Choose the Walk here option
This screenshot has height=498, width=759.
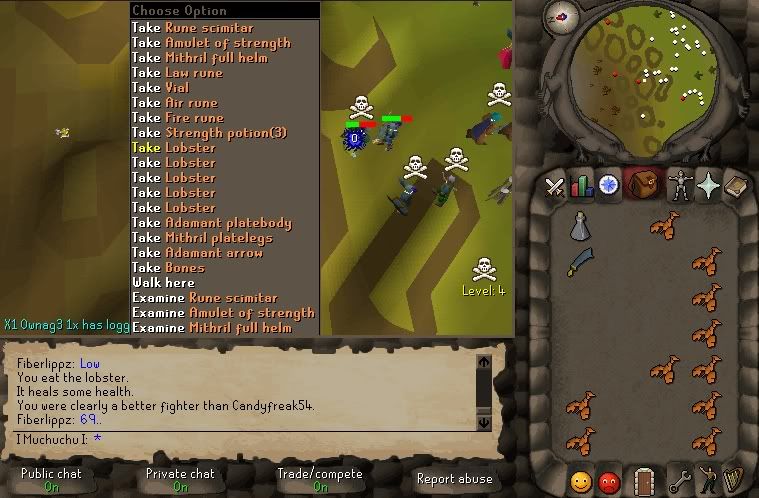click(162, 283)
